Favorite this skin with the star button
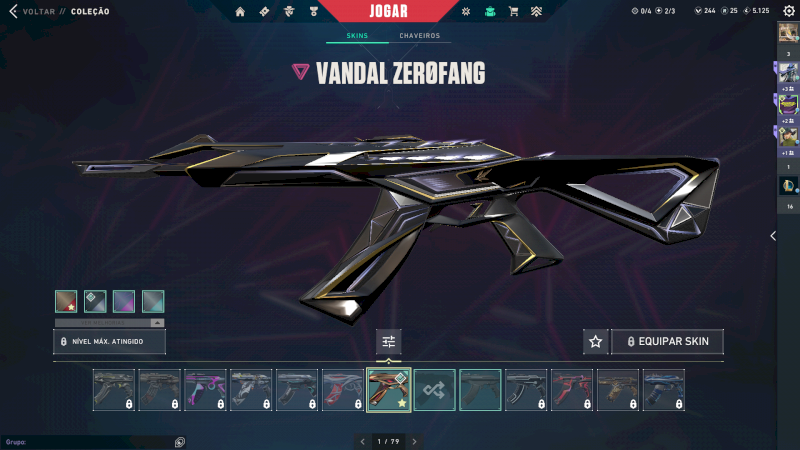The width and height of the screenshot is (800, 450). (x=596, y=342)
